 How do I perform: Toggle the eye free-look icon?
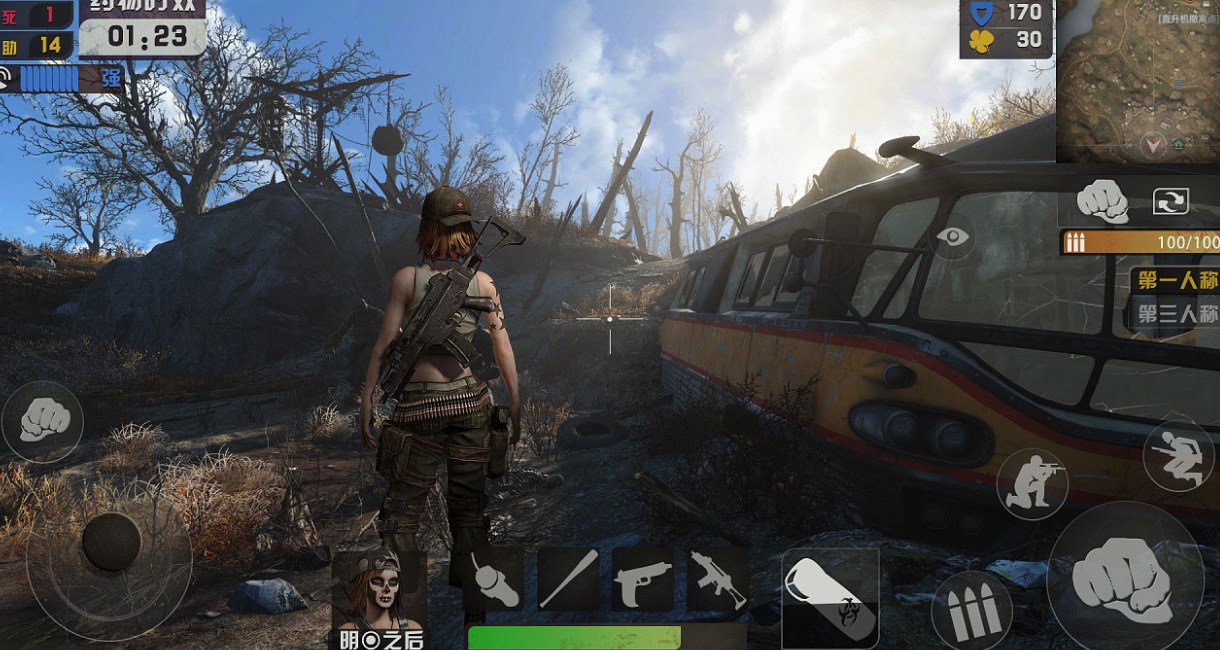pos(953,237)
